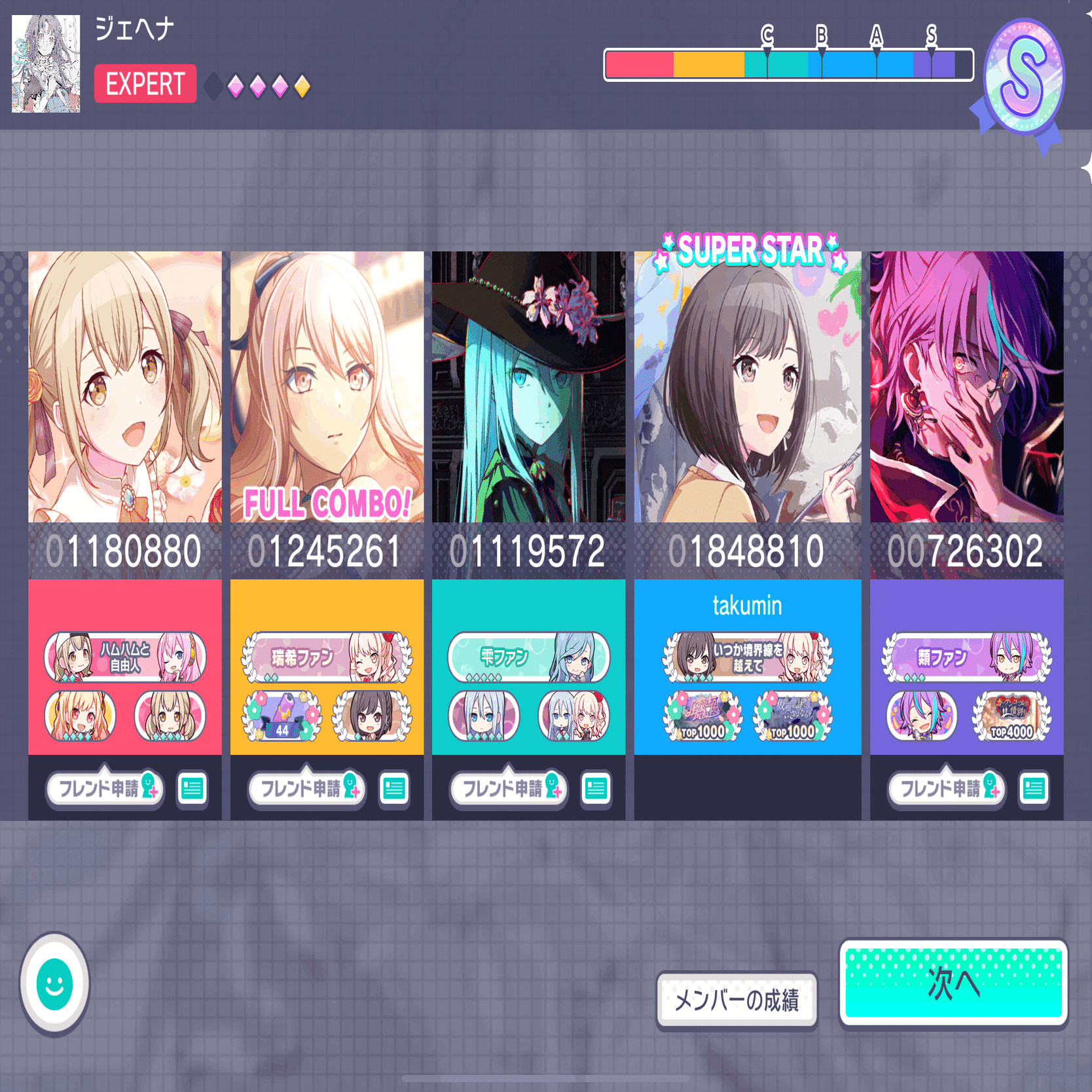Click the 瑞希ファン title banner
Image resolution: width=1092 pixels, height=1092 pixels.
click(325, 659)
